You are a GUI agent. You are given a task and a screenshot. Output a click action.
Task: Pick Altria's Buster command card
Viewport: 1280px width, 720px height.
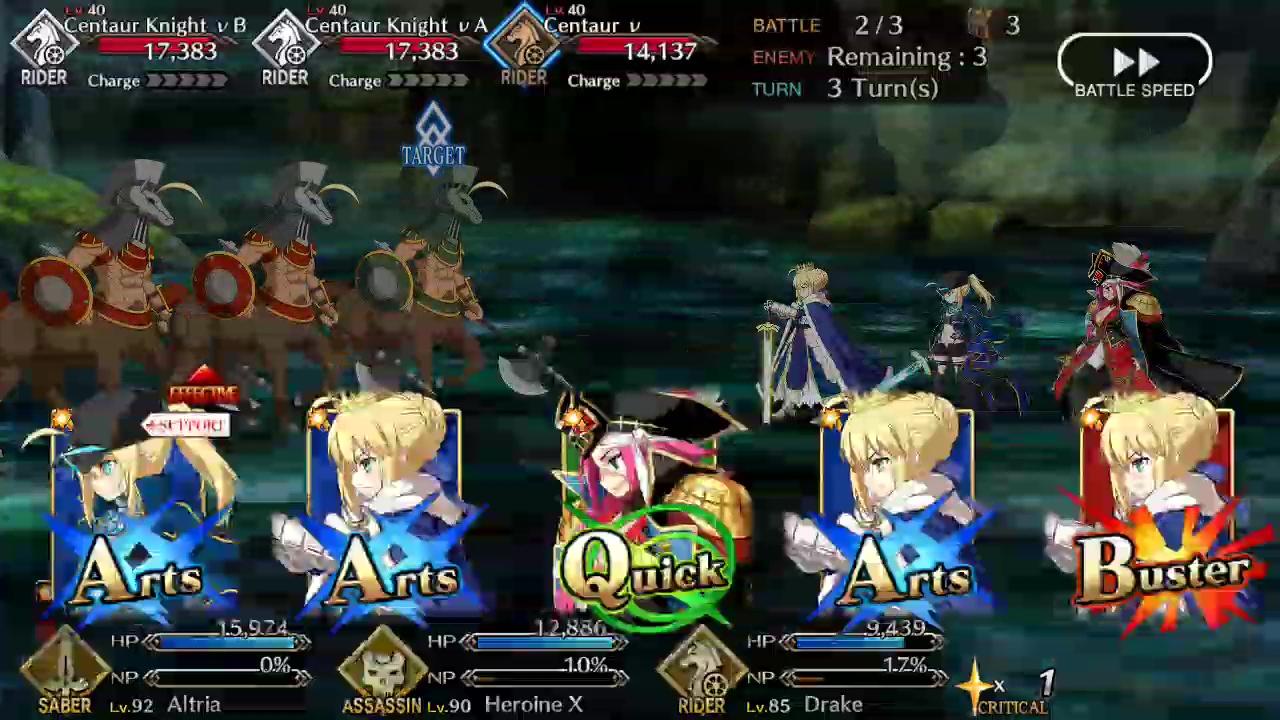click(x=1160, y=510)
